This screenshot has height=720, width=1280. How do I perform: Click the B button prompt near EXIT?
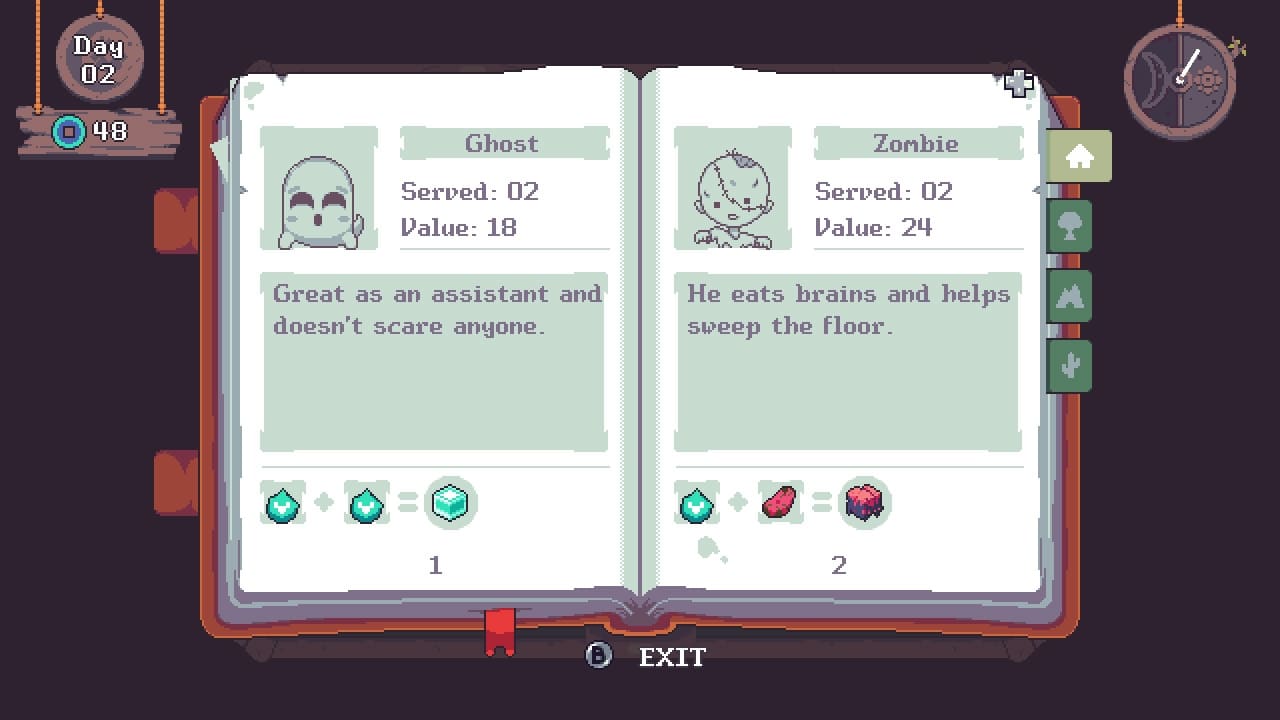click(x=597, y=657)
